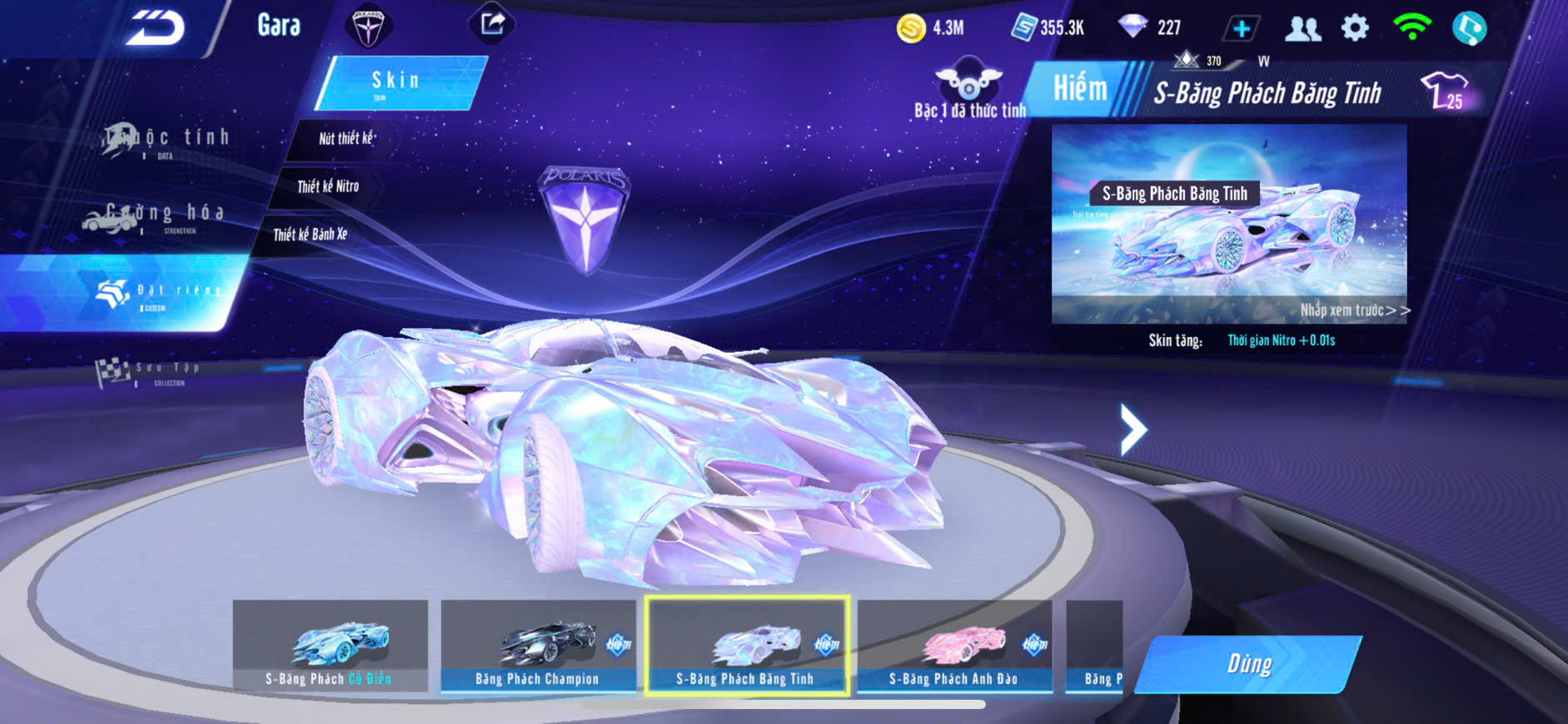Open the Nút thiết kế tab
The image size is (1568, 724).
click(x=345, y=138)
